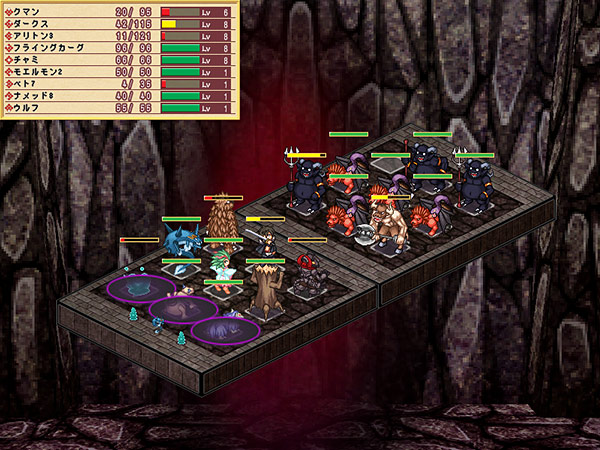This screenshot has height=450, width=600.
Task: Select ダークス row in the unit list
Action: [118, 23]
